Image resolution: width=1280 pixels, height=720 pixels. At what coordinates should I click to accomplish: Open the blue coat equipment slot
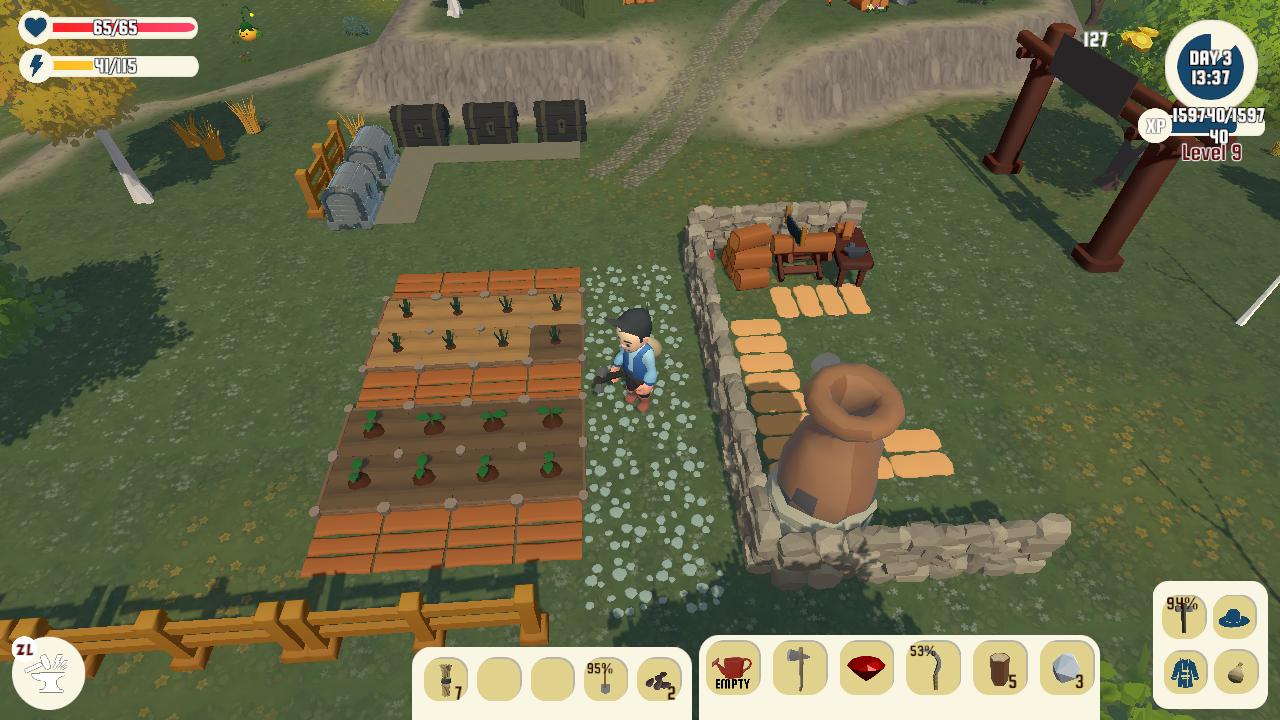1184,671
